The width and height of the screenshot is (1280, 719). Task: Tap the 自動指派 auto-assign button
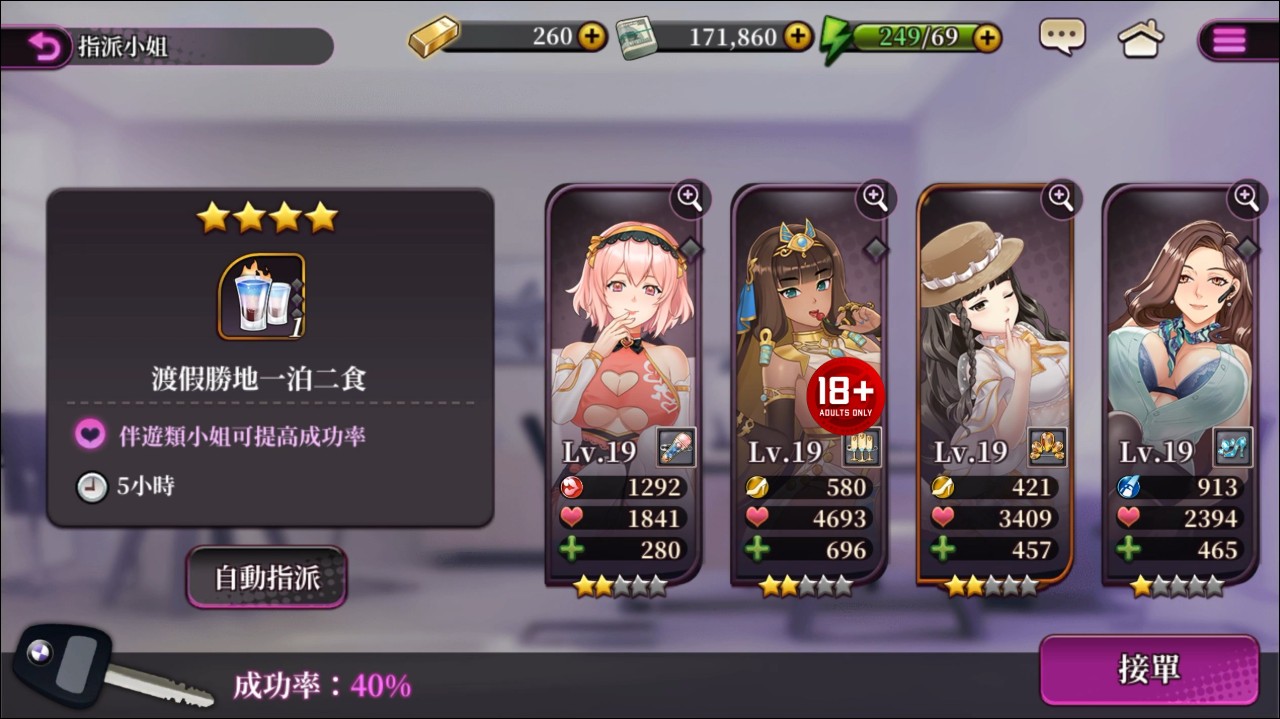pyautogui.click(x=266, y=577)
